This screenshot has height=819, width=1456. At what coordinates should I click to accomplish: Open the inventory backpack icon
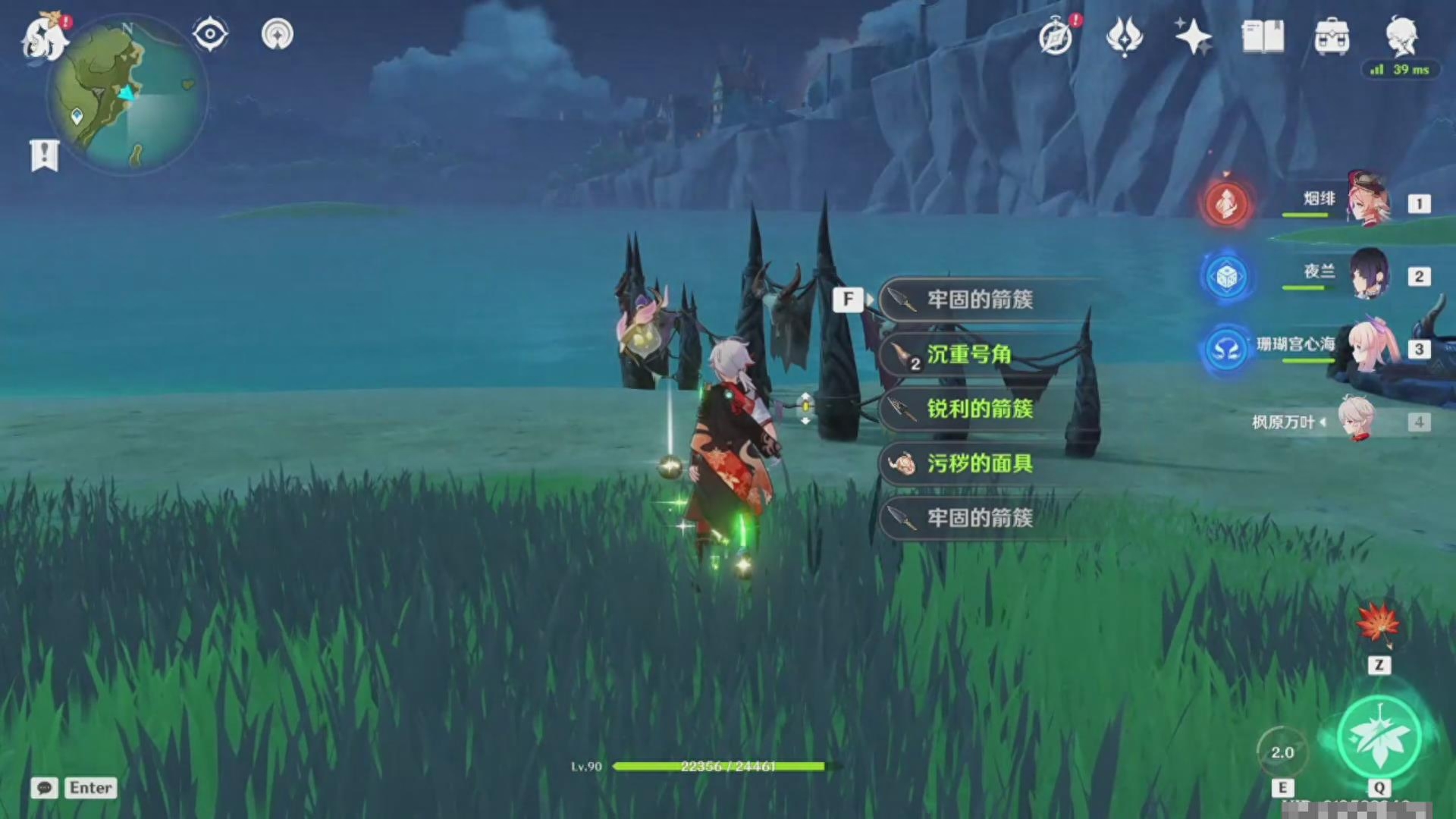coord(1332,36)
